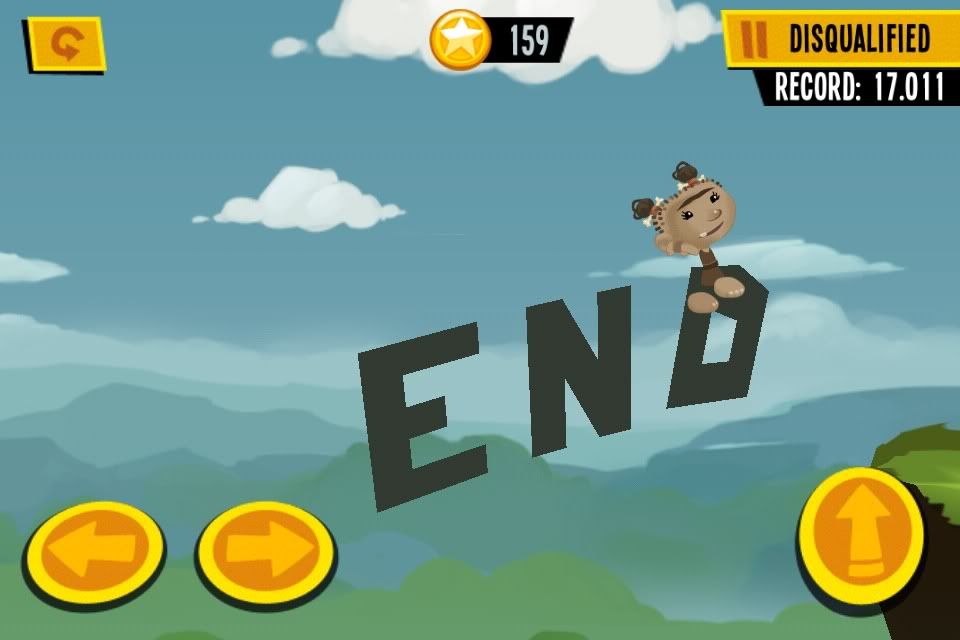Tap the restart level arrow button

point(65,44)
